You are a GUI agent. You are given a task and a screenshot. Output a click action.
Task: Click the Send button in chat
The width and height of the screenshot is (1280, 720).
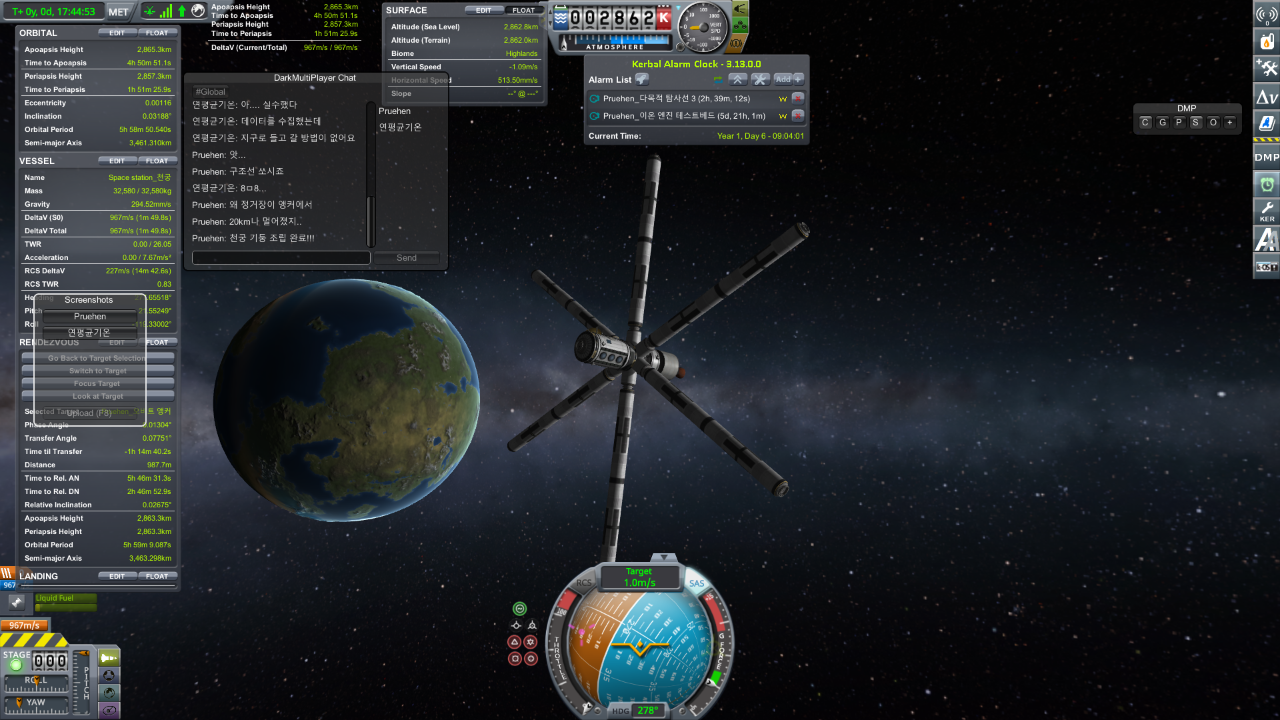click(x=406, y=258)
